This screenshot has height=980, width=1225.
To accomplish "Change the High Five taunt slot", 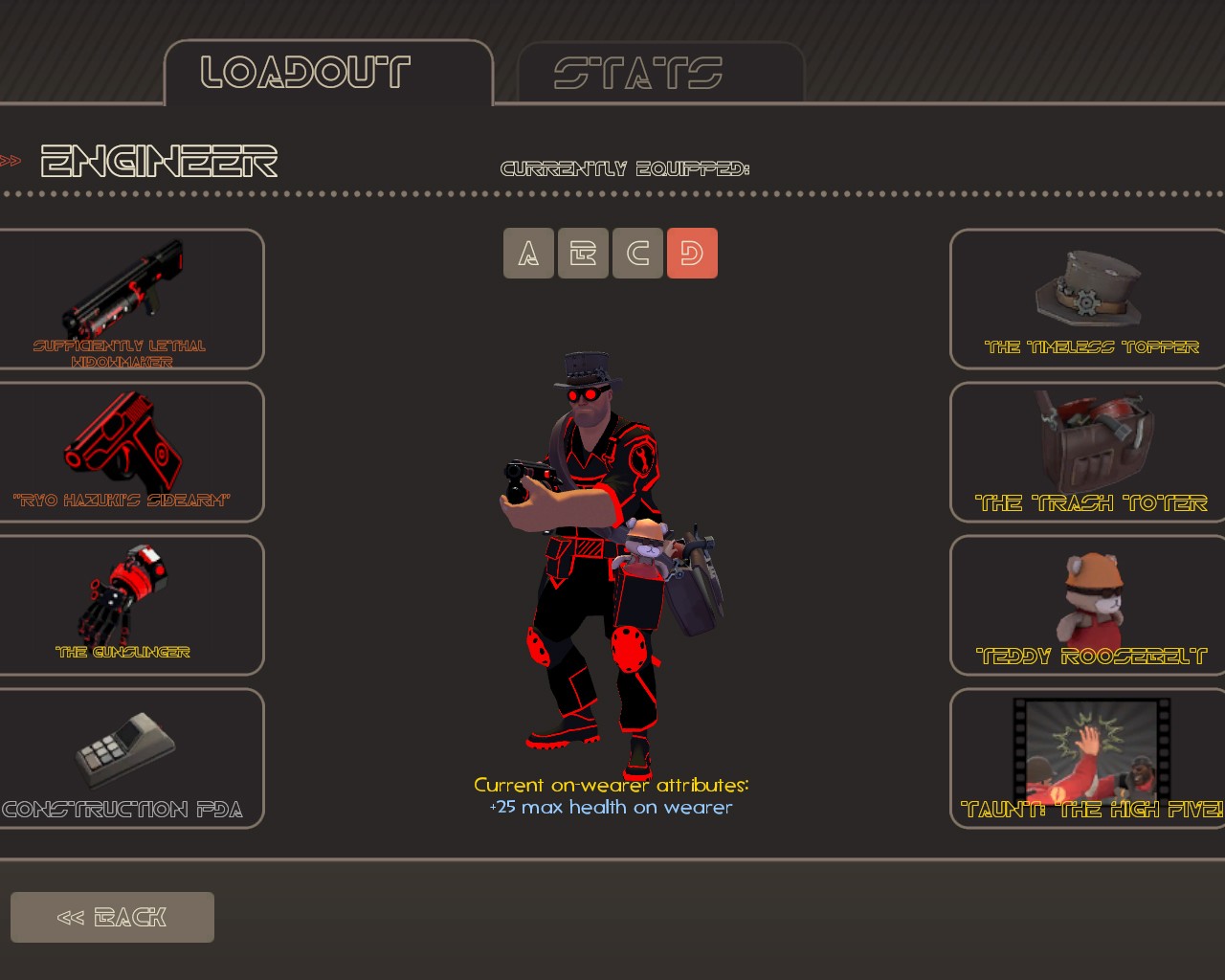I will click(1089, 758).
